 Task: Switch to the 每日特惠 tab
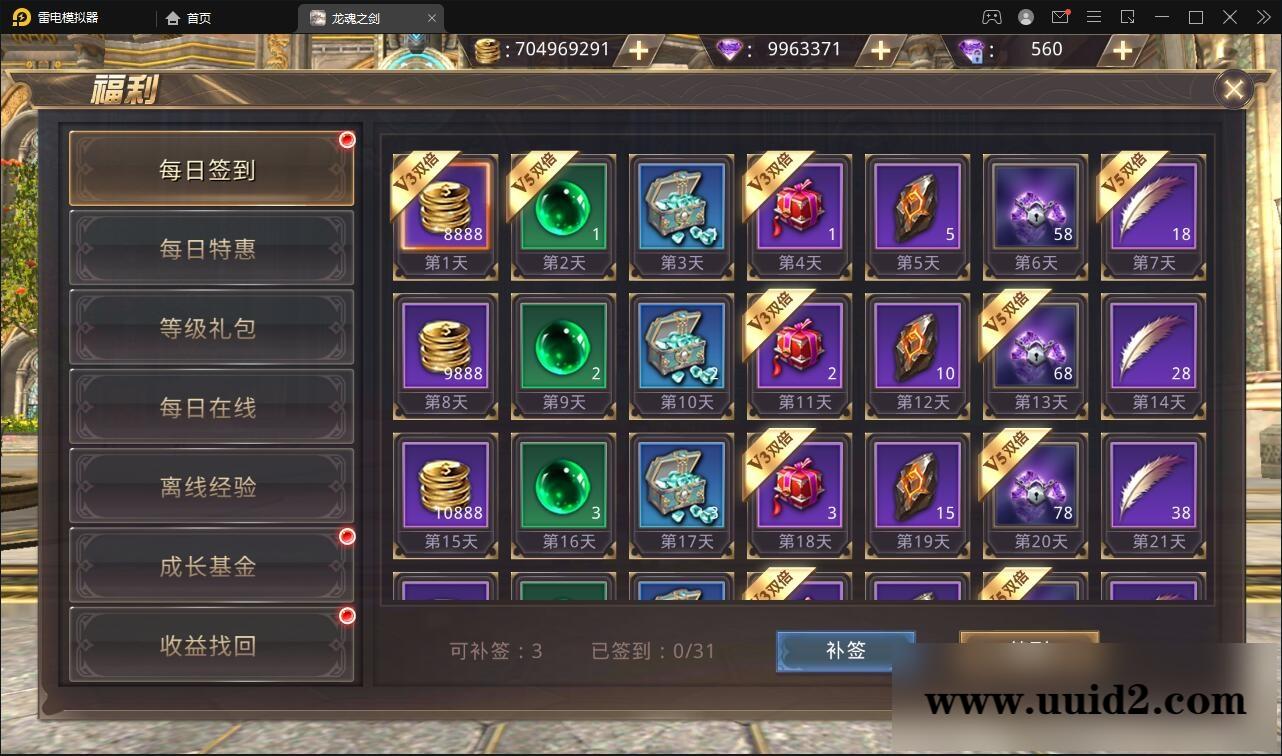pos(210,249)
